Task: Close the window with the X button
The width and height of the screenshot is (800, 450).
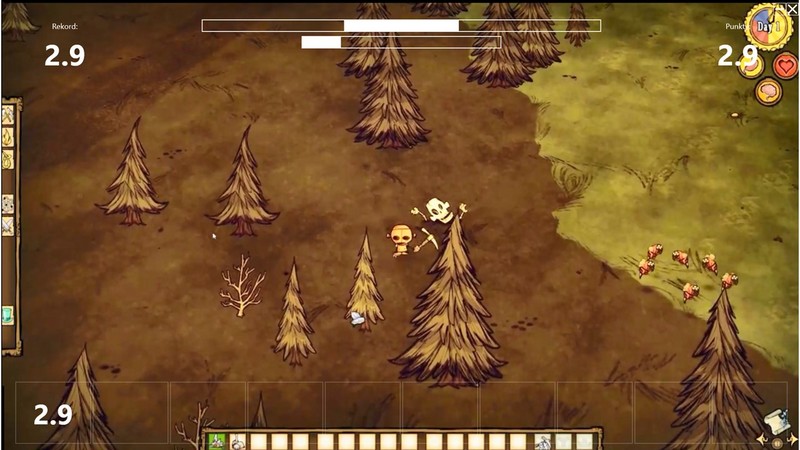Action: [792, 9]
